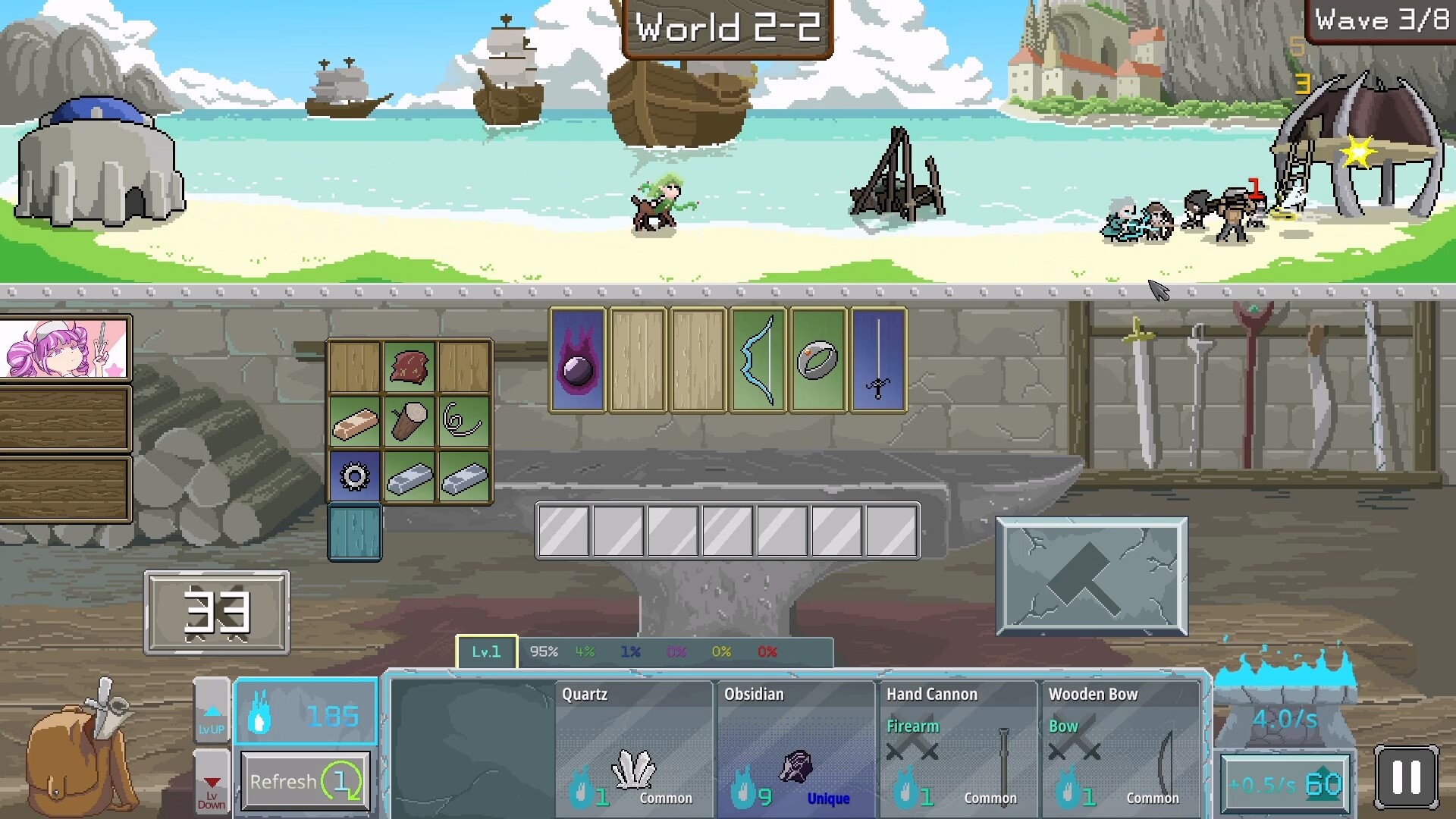The width and height of the screenshot is (1456, 819).
Task: Select the Lv.1 rarity tab
Action: coord(486,651)
